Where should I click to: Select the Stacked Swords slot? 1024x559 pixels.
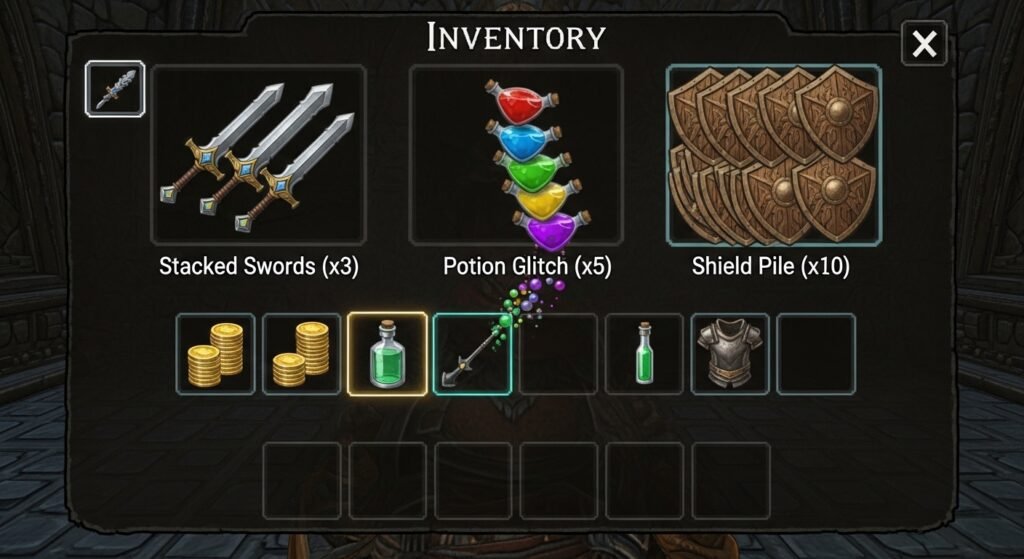point(258,155)
